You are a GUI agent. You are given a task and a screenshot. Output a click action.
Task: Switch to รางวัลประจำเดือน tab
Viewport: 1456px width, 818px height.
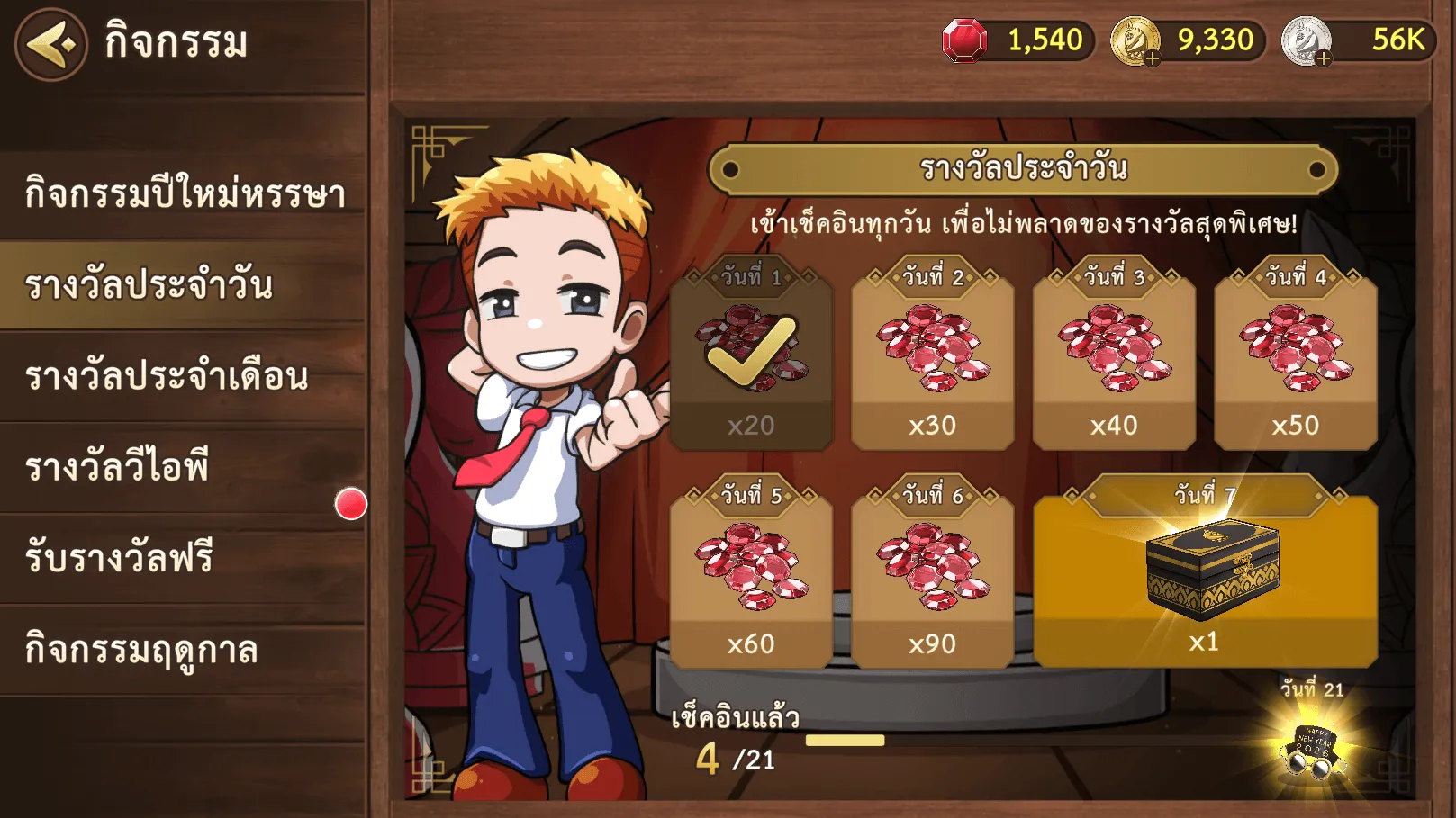[185, 376]
